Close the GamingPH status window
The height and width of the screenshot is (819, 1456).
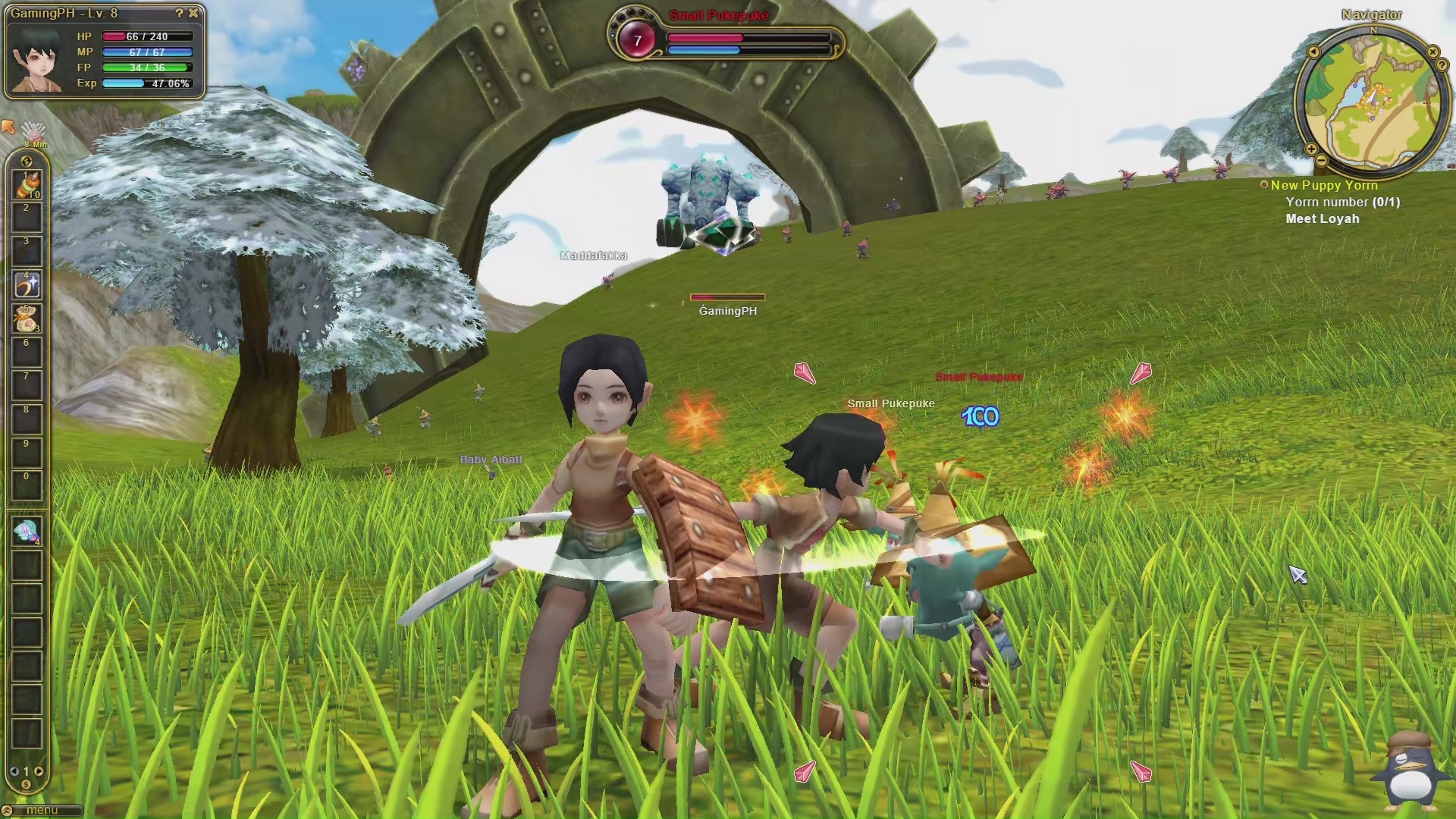[193, 13]
